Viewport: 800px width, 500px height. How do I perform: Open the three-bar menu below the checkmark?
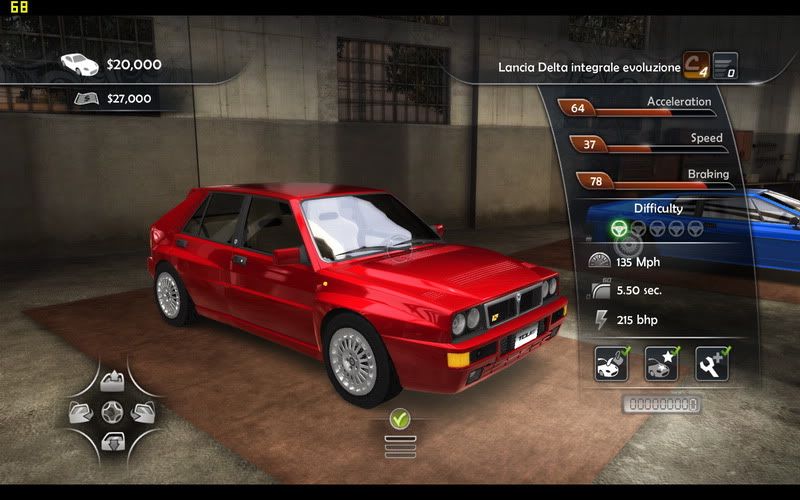click(x=400, y=445)
